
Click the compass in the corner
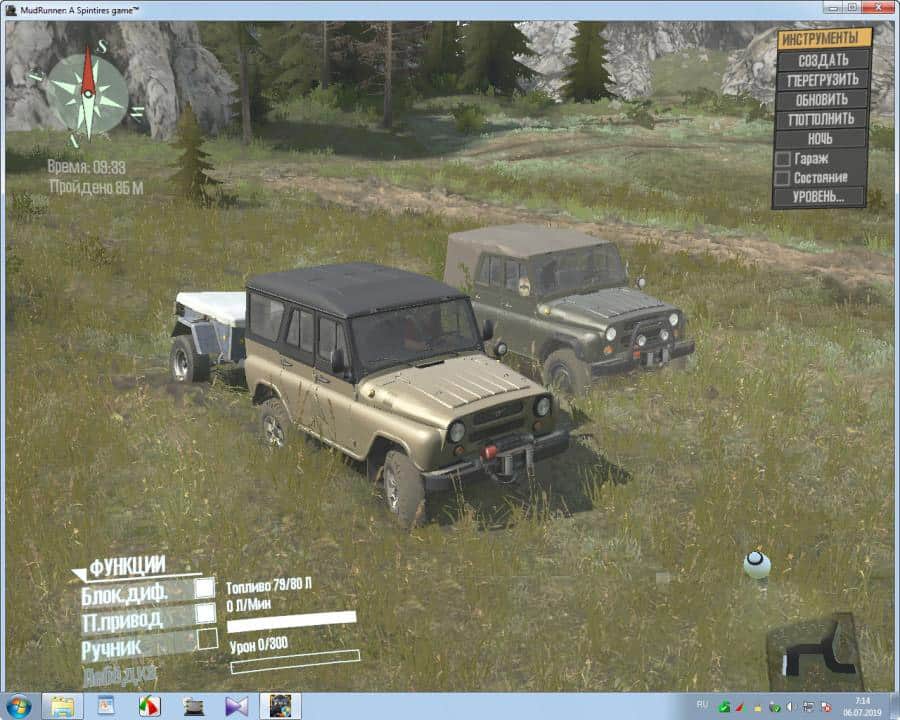coord(88,94)
